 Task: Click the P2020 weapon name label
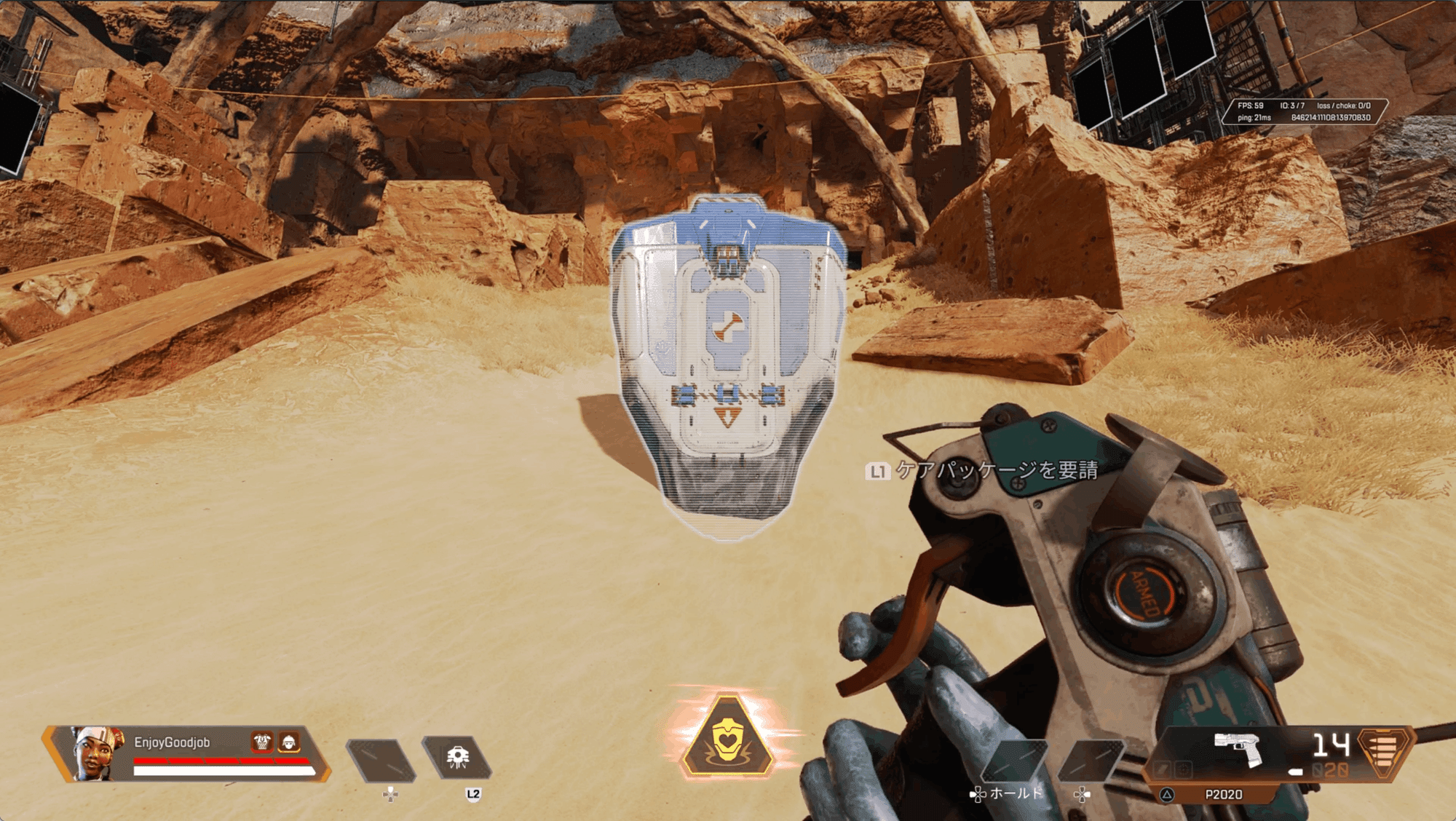click(1223, 794)
